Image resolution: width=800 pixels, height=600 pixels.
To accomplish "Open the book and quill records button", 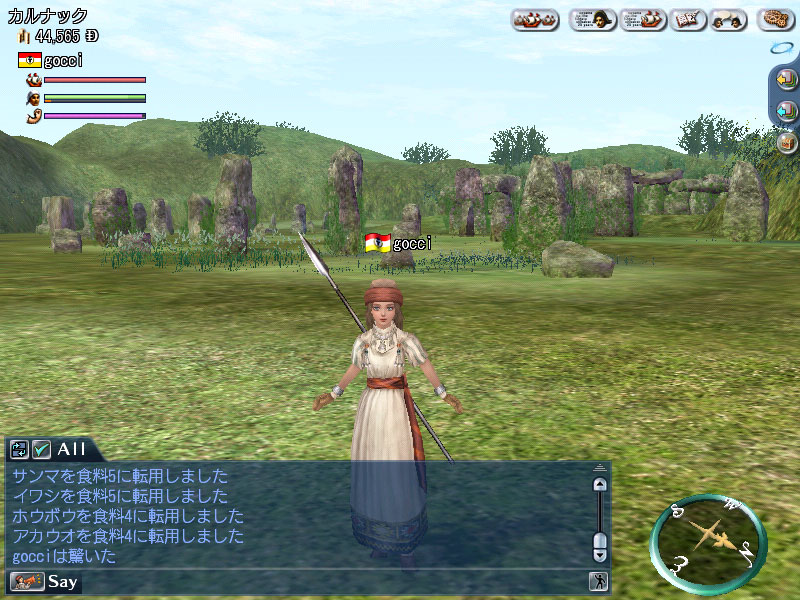I will [688, 19].
